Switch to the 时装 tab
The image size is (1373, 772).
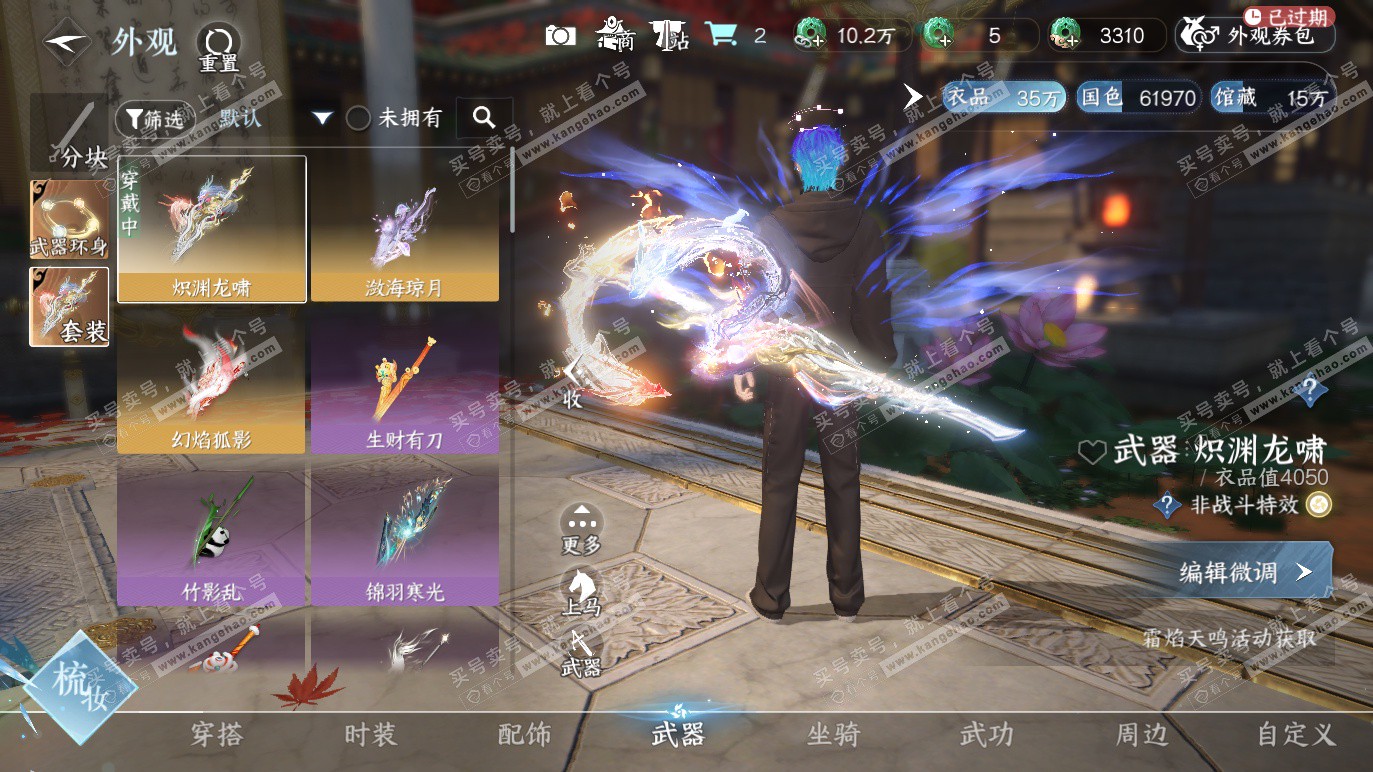coord(371,735)
